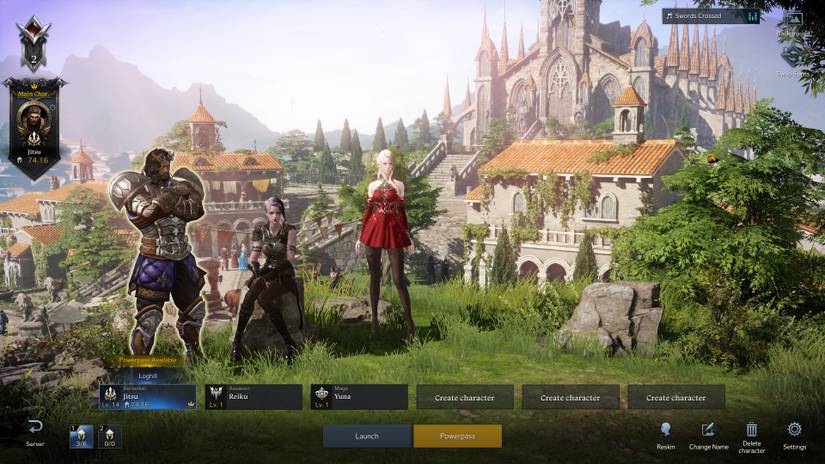Click the roster level 2 emblem
This screenshot has width=825, height=464.
(33, 42)
